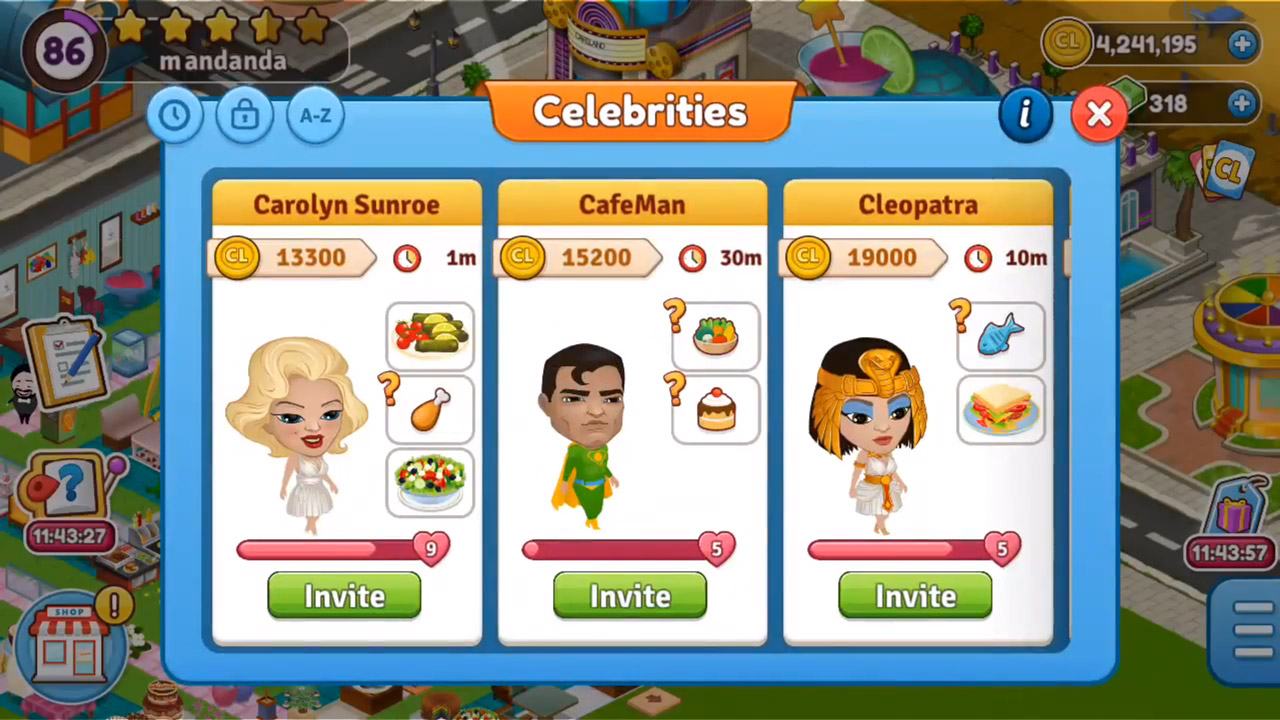Screen dimensions: 1280x720
Task: Sort celebrities by time
Action: [x=175, y=115]
